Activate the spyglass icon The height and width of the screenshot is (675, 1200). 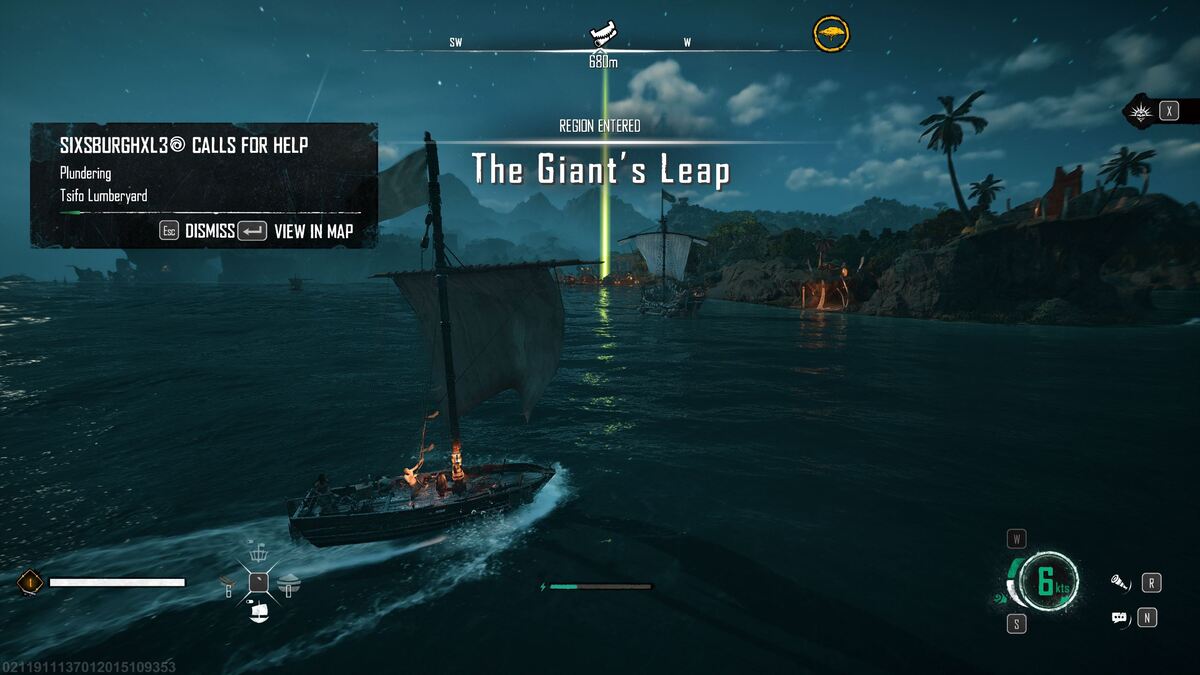tap(1120, 582)
